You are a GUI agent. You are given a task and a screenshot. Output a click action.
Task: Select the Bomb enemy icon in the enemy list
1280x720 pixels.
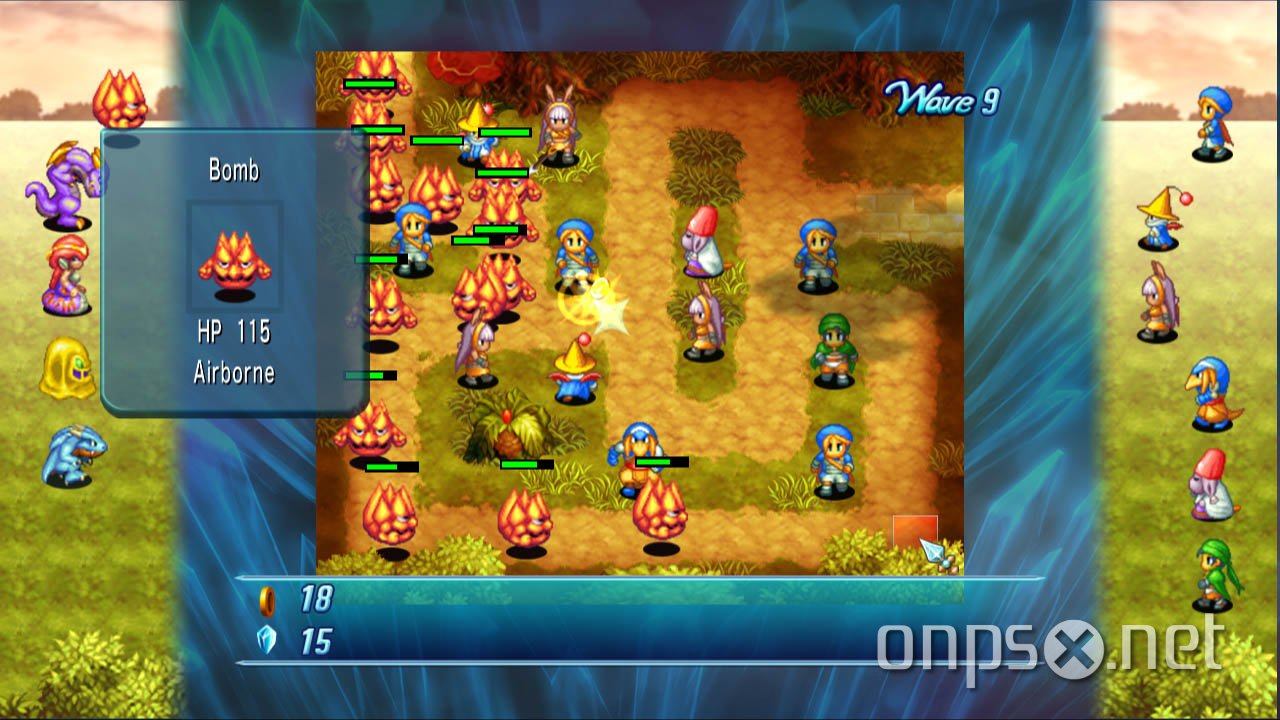point(120,100)
